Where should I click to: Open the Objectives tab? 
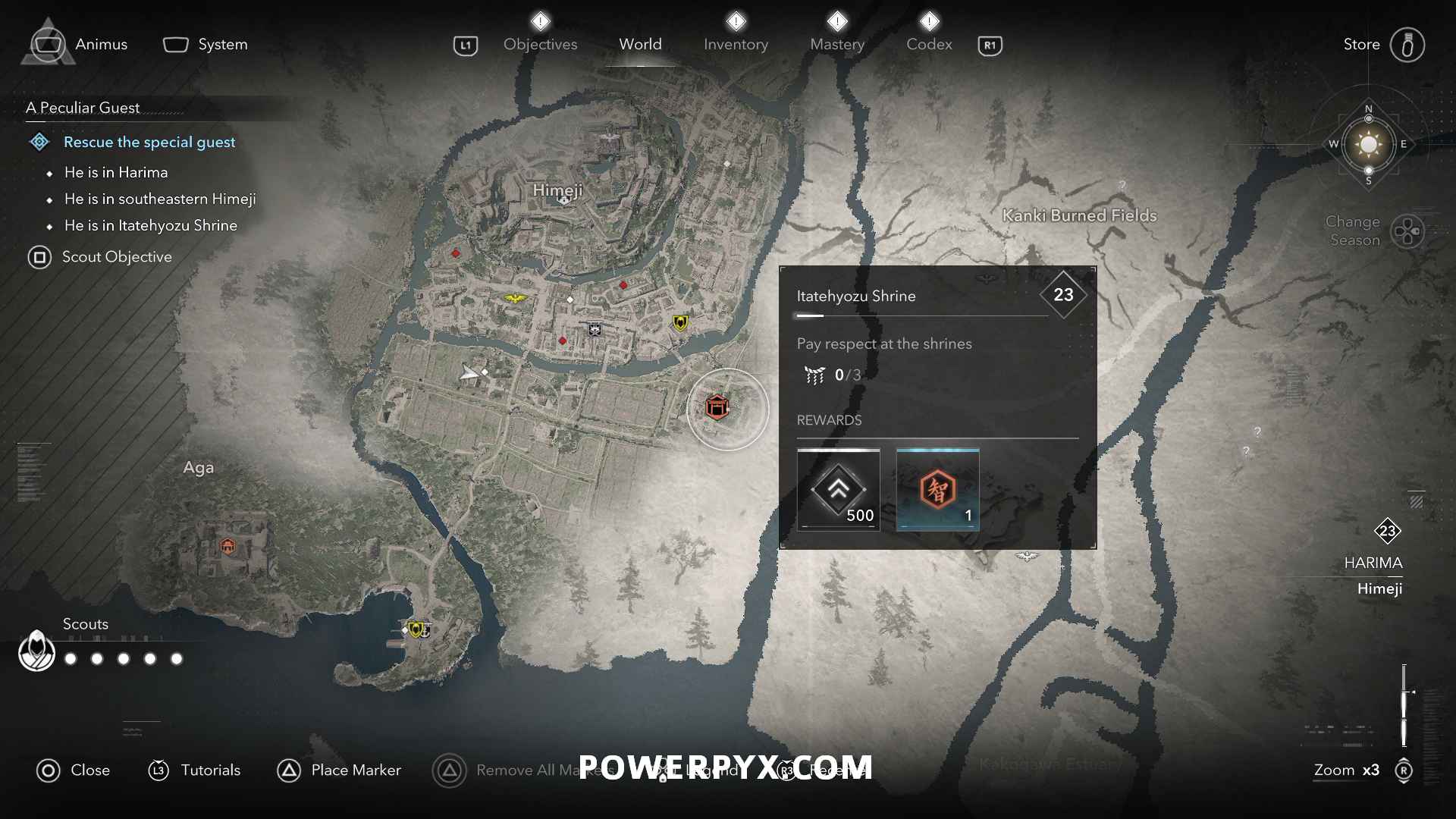click(x=540, y=45)
